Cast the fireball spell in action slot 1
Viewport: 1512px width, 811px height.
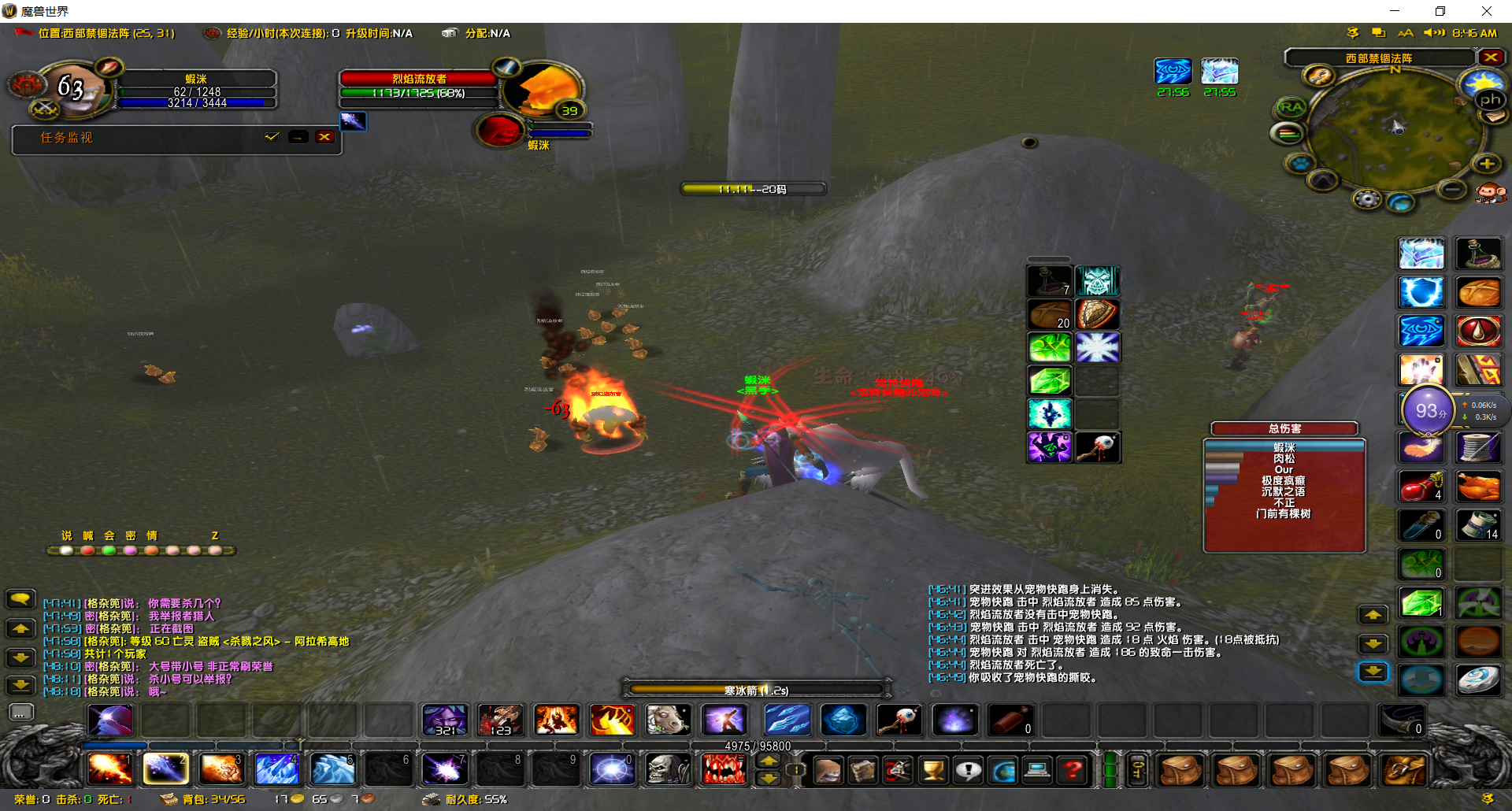coord(109,768)
